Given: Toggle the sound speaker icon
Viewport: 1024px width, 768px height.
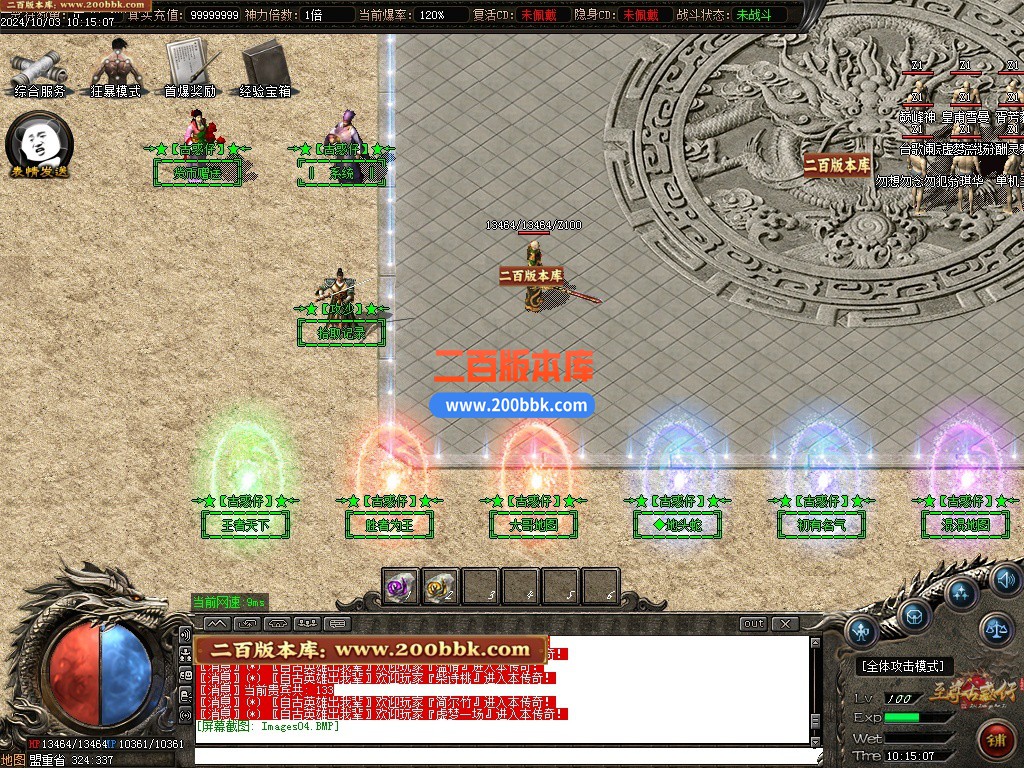Looking at the screenshot, I should coord(1004,577).
